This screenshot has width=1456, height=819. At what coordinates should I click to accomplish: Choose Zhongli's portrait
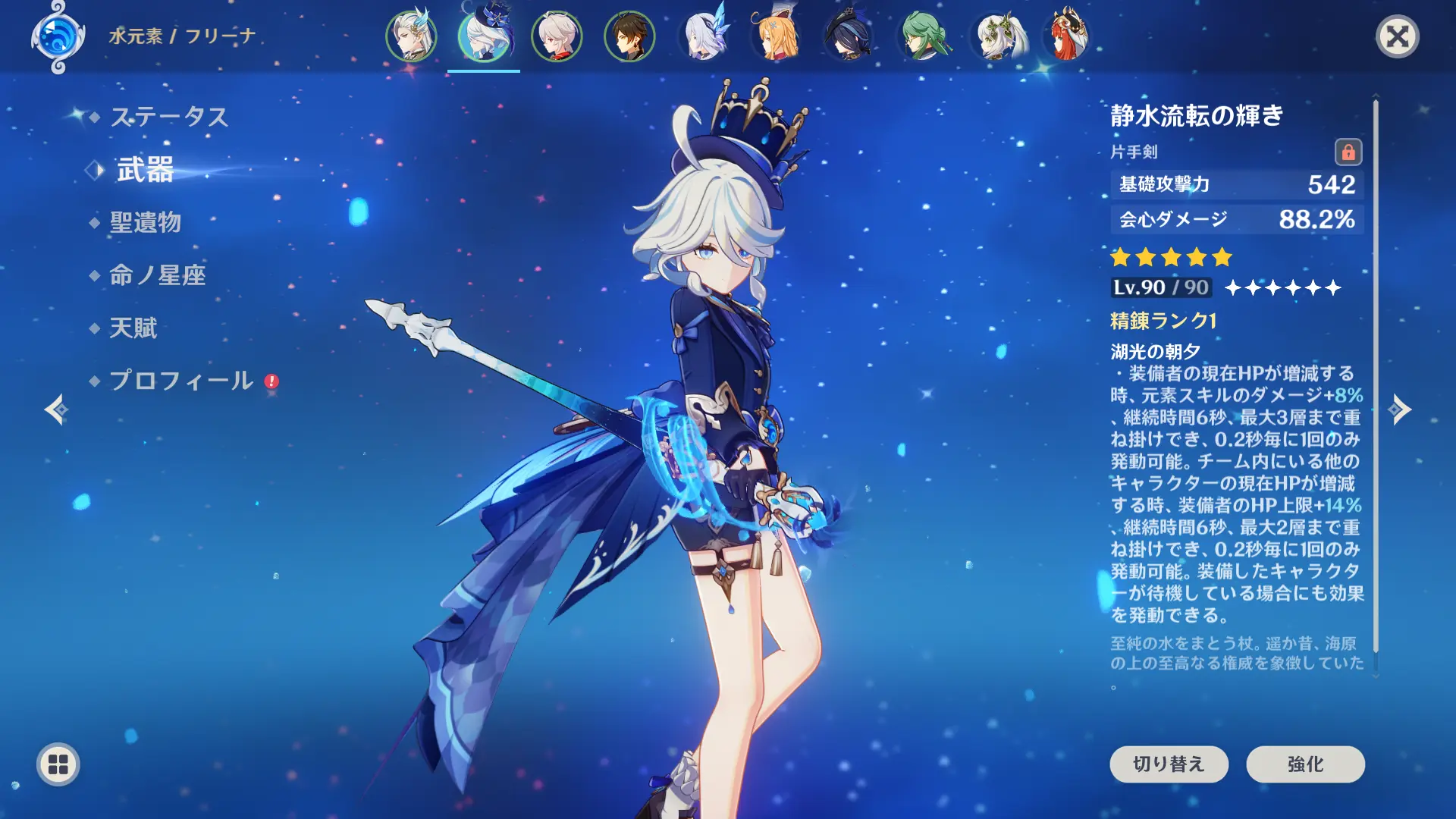coord(629,36)
